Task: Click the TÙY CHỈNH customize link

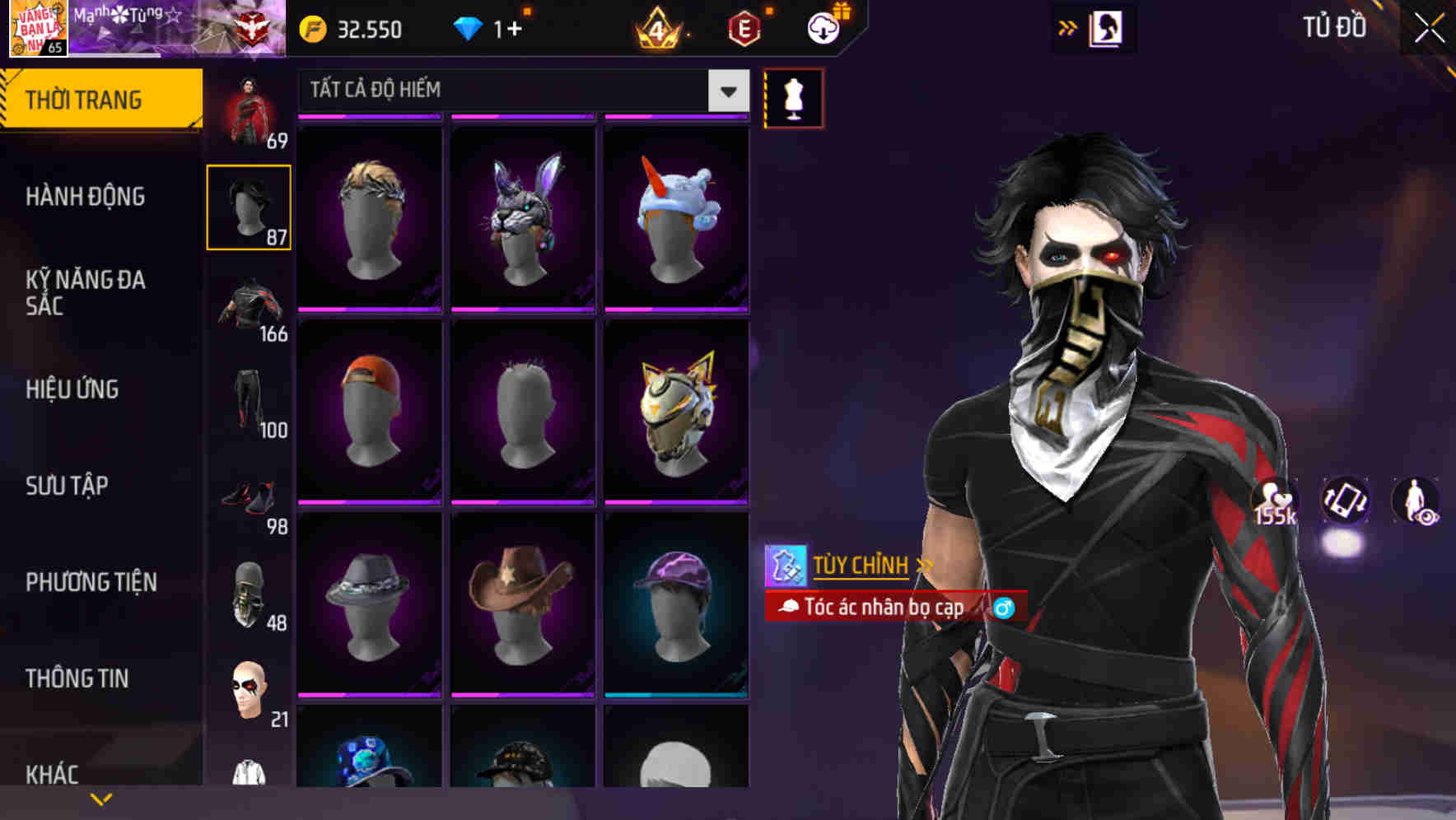Action: click(x=861, y=566)
